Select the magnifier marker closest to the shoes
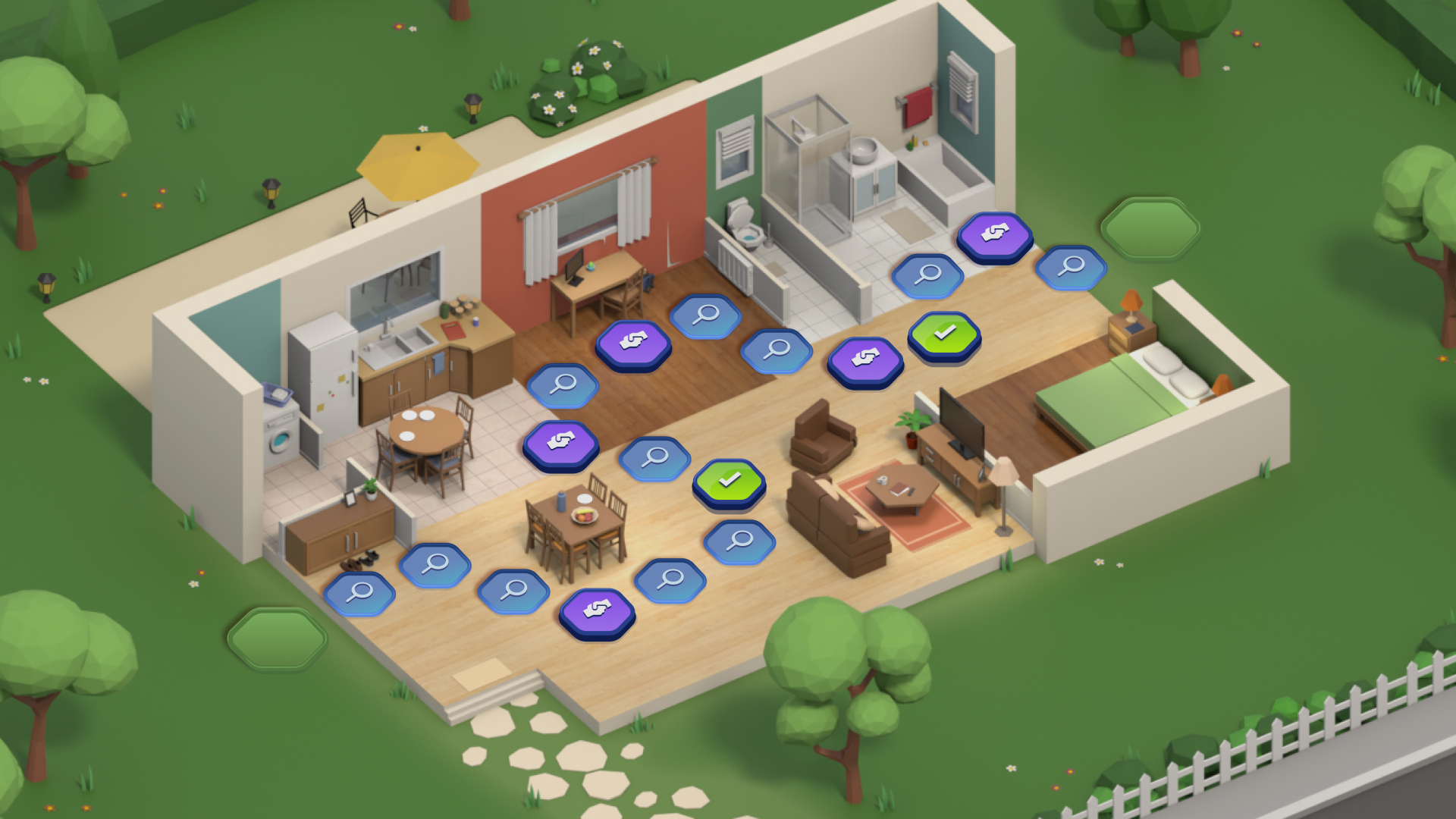Image resolution: width=1456 pixels, height=819 pixels. pyautogui.click(x=359, y=592)
